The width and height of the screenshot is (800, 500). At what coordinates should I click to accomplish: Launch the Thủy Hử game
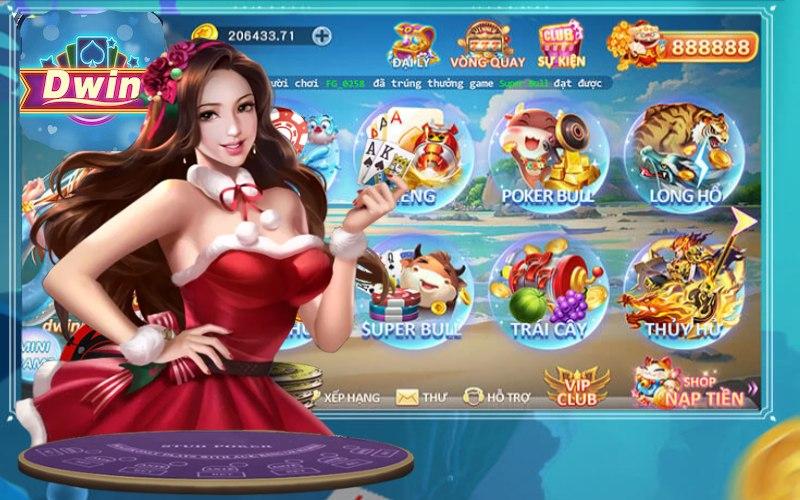[682, 290]
